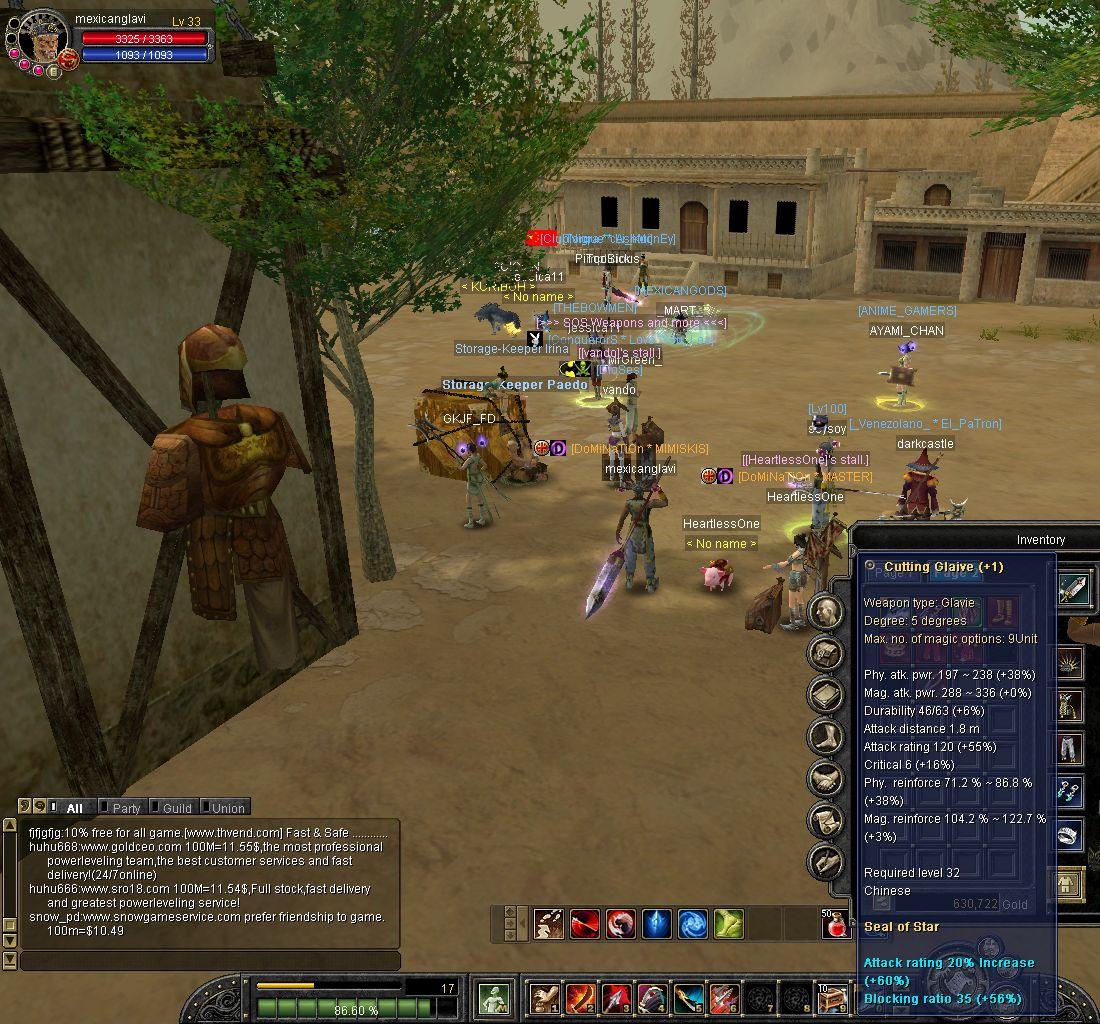Open the character face menu icon
Screen dimensions: 1100x1024
pyautogui.click(x=826, y=611)
